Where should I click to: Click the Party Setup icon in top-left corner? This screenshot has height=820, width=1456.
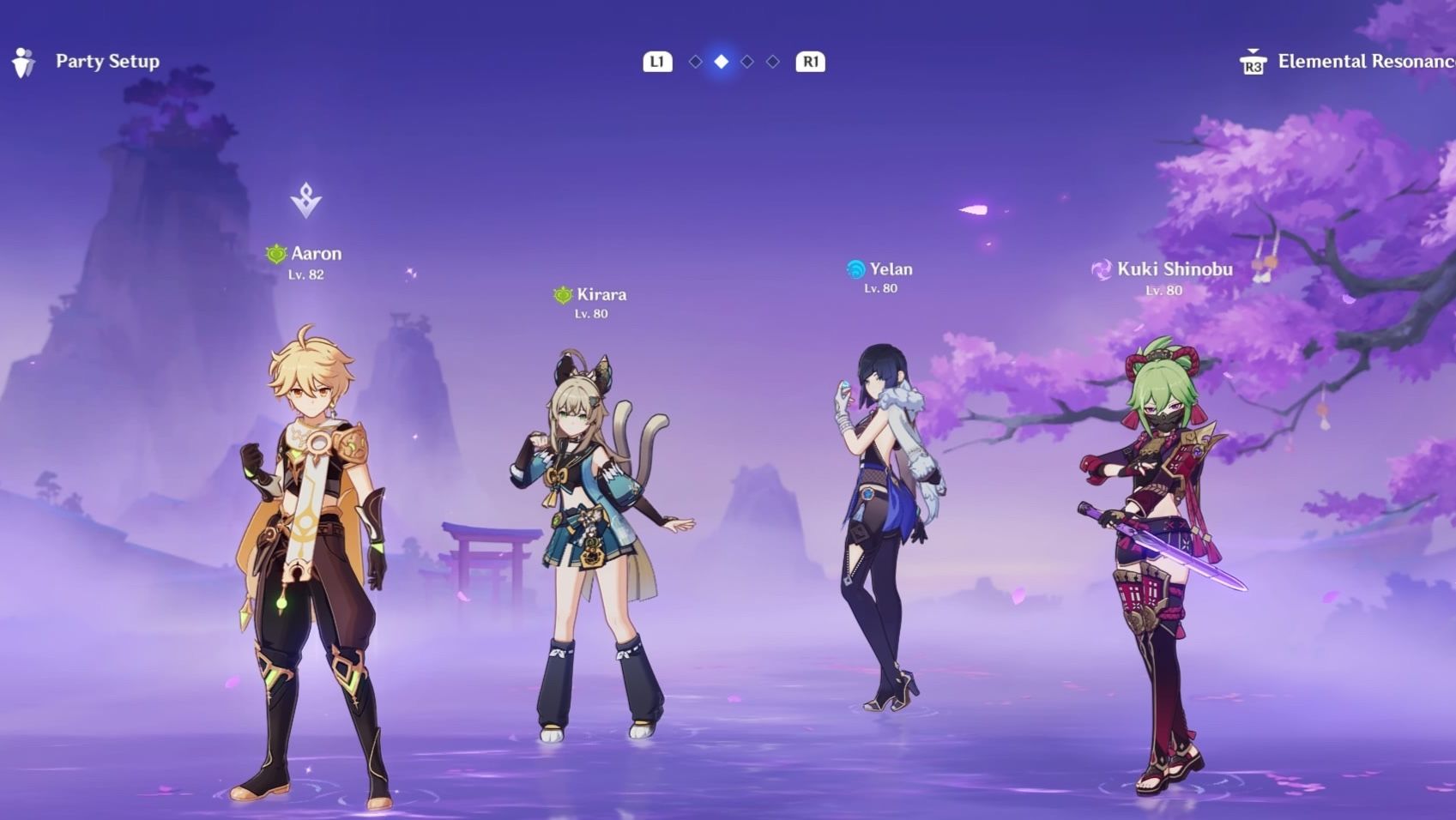(x=22, y=61)
